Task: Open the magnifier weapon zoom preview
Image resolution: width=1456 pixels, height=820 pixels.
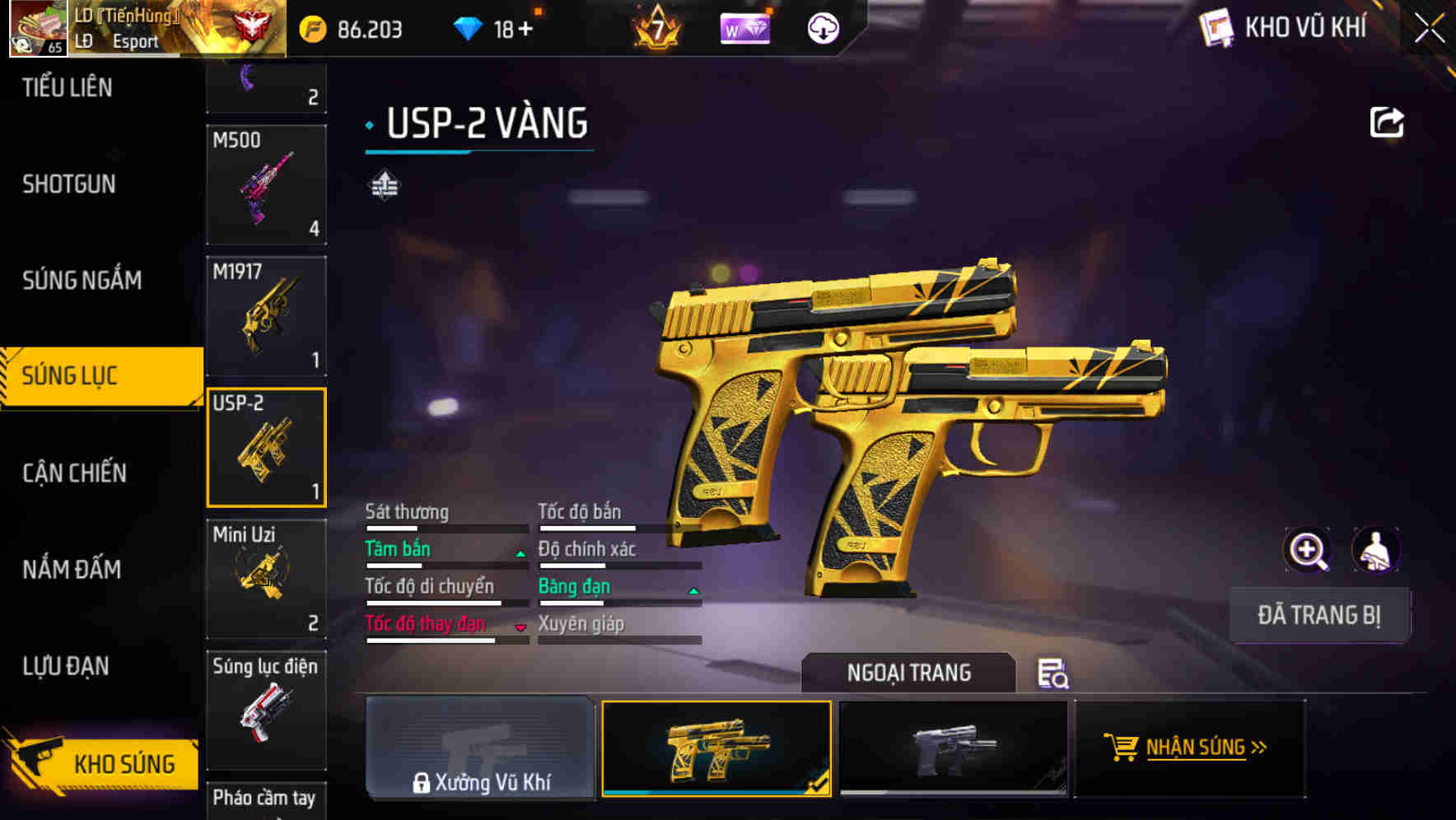Action: pos(1308,550)
